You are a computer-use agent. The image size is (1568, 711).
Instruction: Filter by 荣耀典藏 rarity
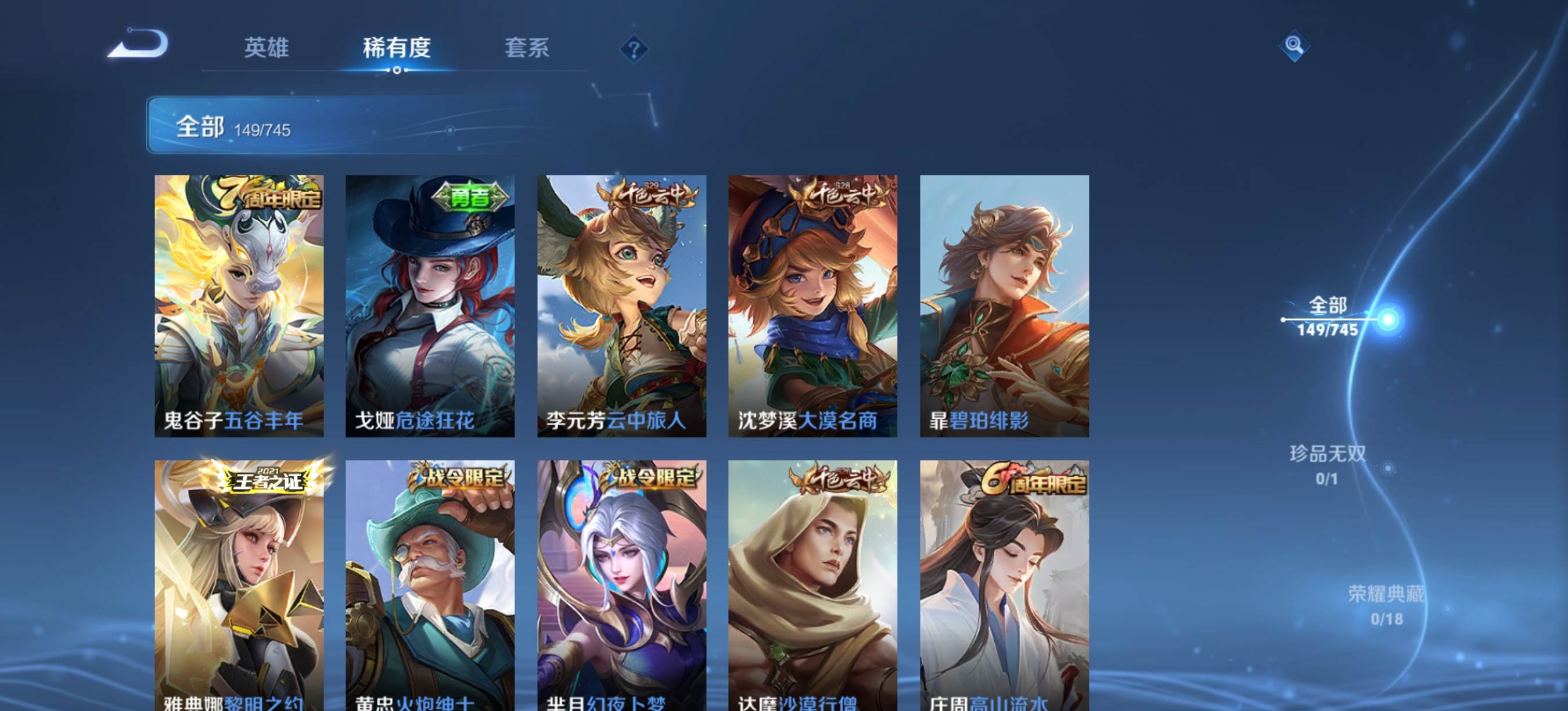1386,605
